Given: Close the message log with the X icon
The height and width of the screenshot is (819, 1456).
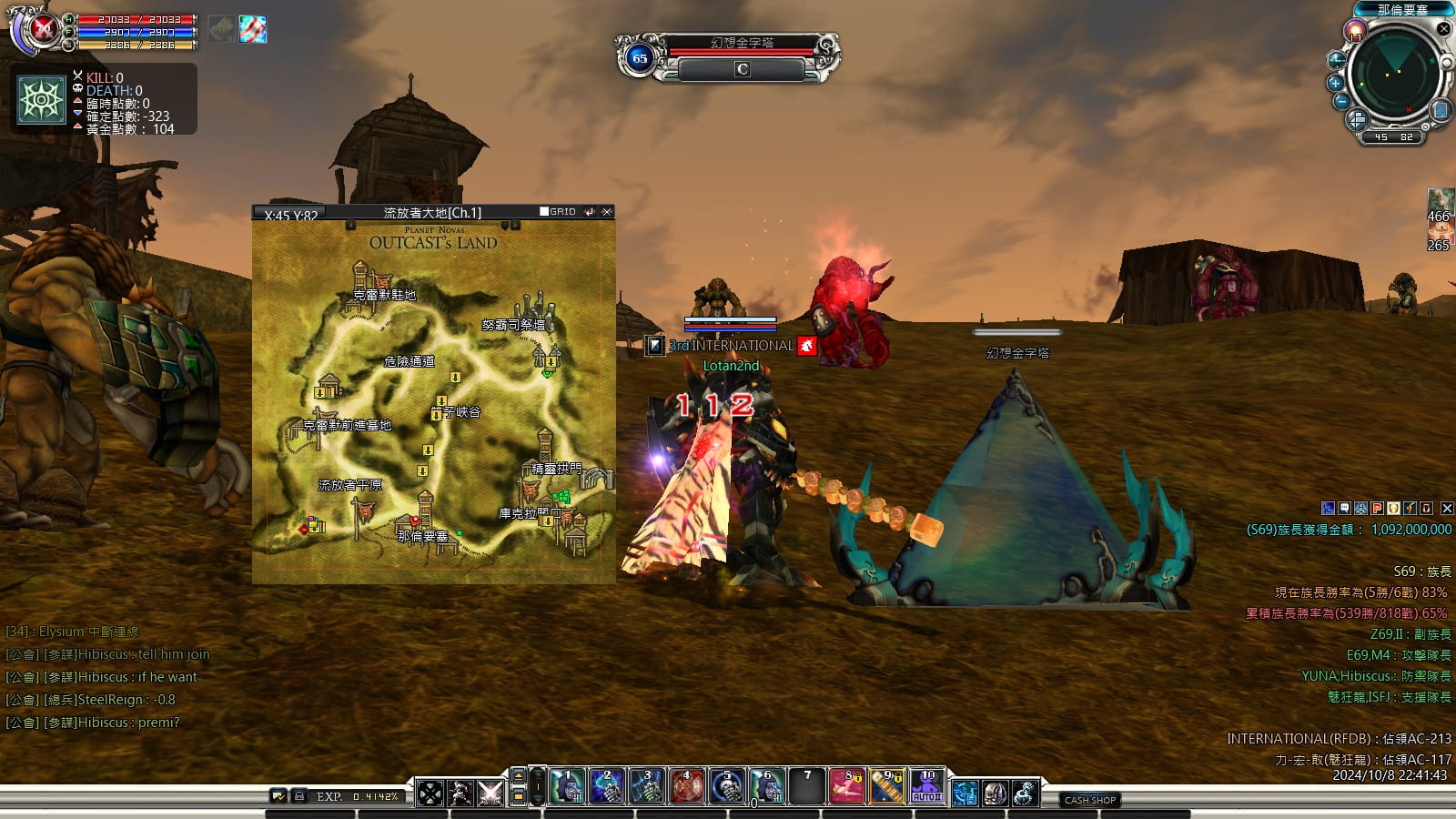Looking at the screenshot, I should point(1447,509).
